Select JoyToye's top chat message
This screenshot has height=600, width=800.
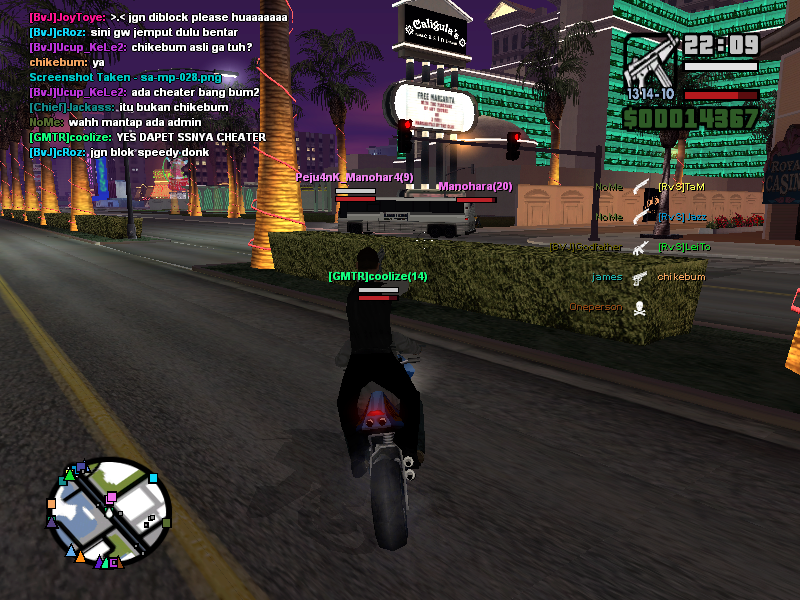[157, 17]
